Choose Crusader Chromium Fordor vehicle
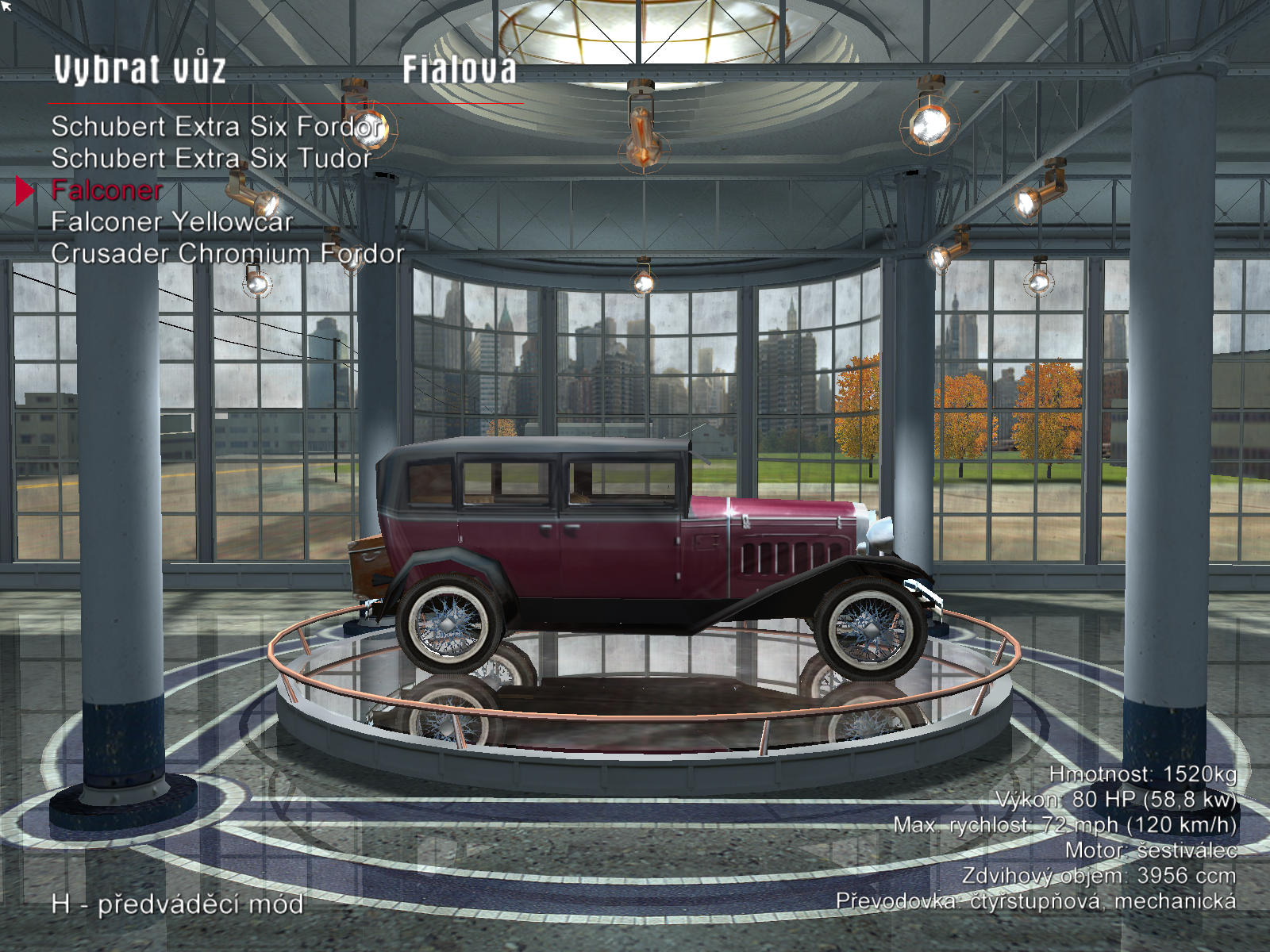This screenshot has height=952, width=1270. 227,254
